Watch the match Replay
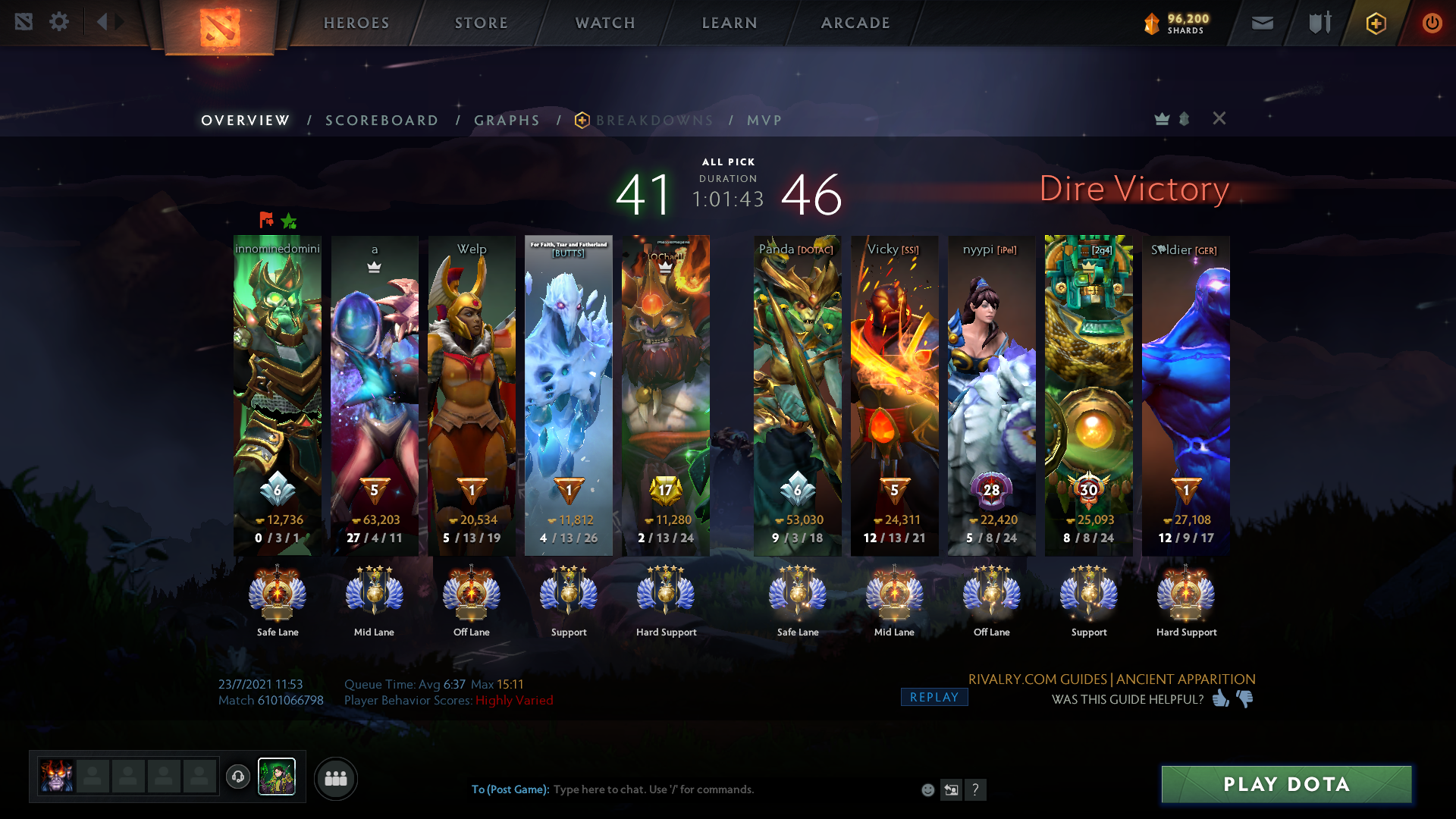 [934, 698]
